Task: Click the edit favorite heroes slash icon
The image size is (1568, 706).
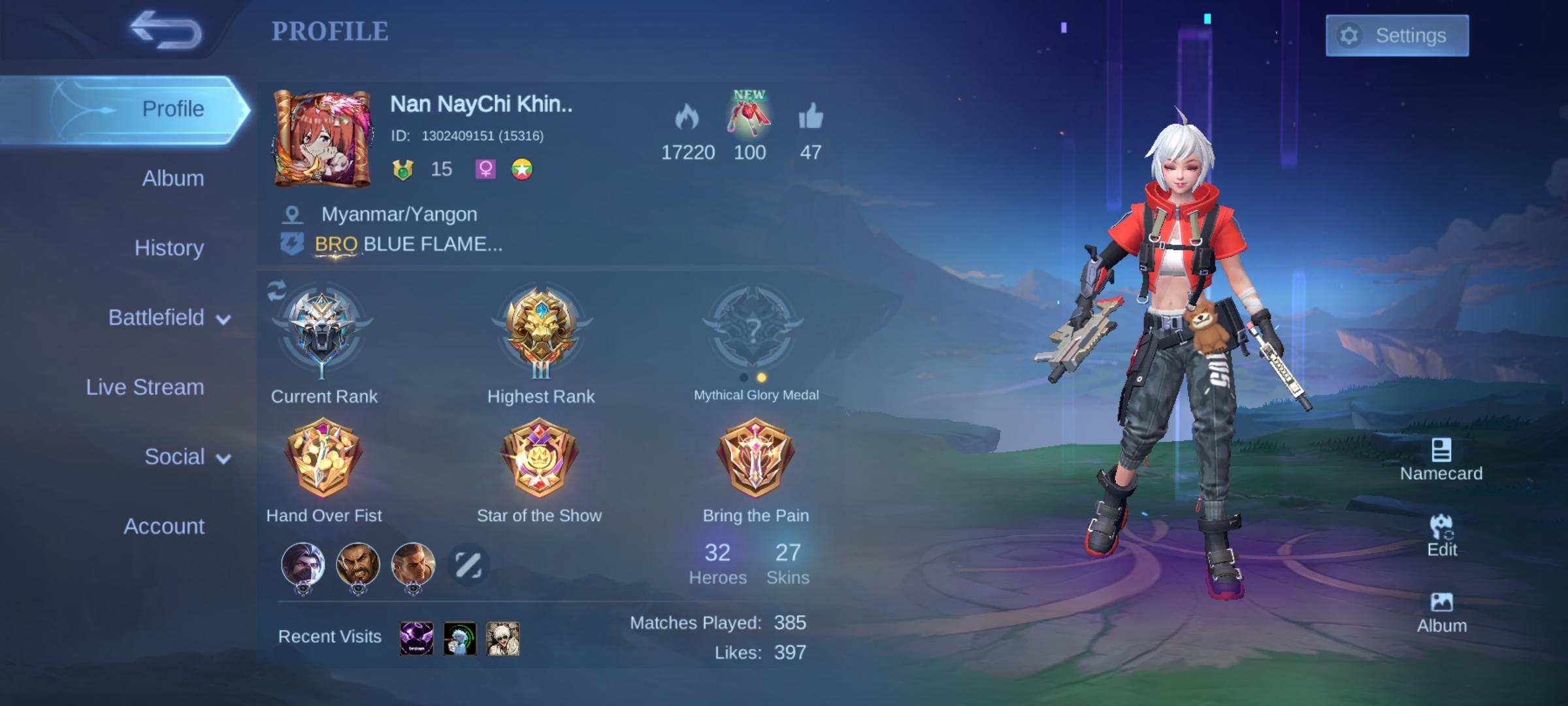Action: [x=468, y=563]
